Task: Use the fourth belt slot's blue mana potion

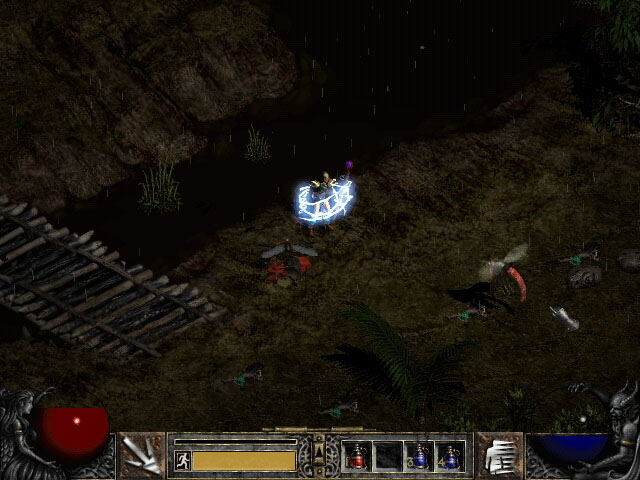Action: (x=450, y=456)
